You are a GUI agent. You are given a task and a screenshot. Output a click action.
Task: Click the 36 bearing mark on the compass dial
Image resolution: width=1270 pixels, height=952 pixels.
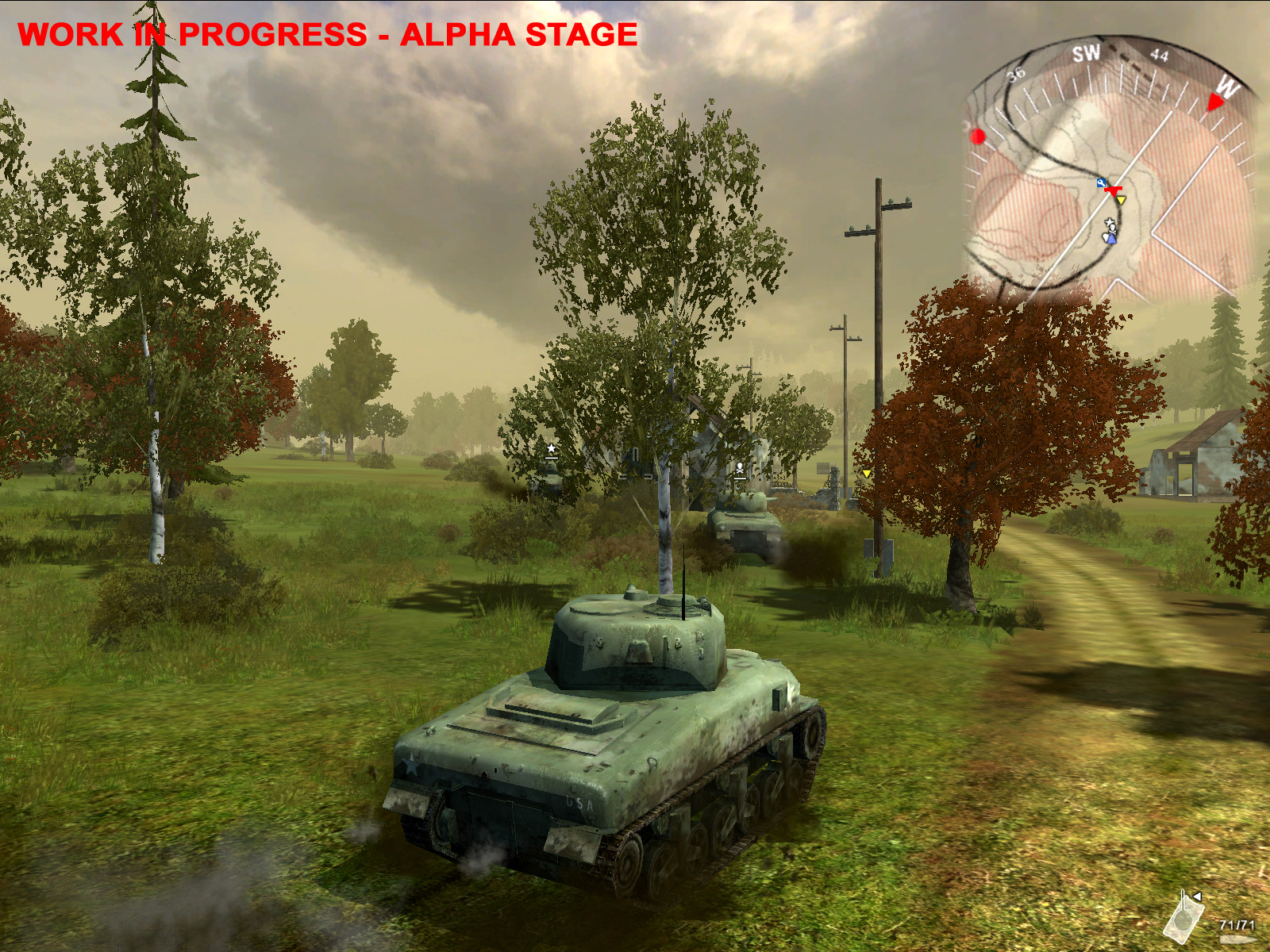1014,75
